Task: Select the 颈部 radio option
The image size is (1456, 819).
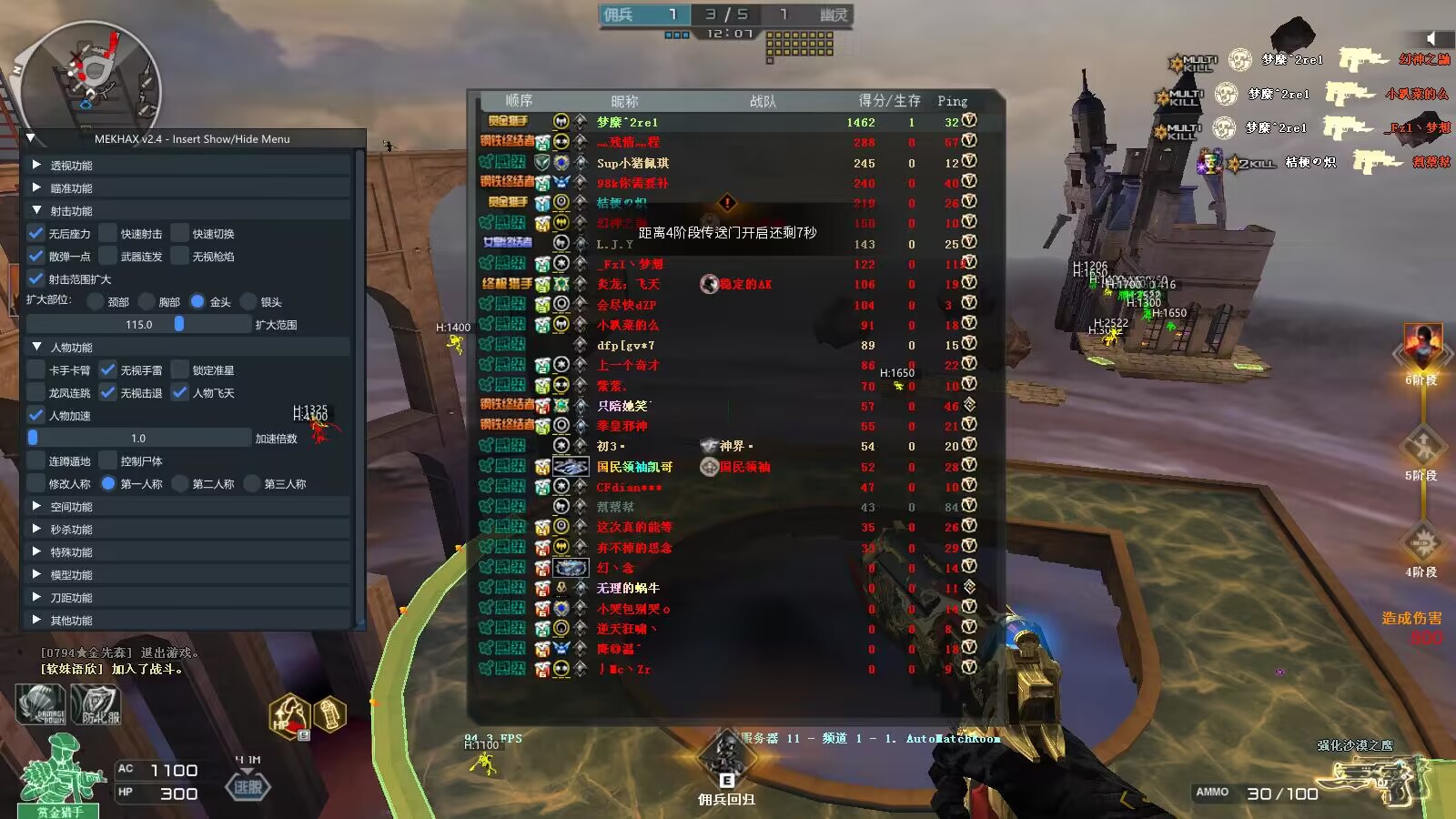Action: point(96,301)
